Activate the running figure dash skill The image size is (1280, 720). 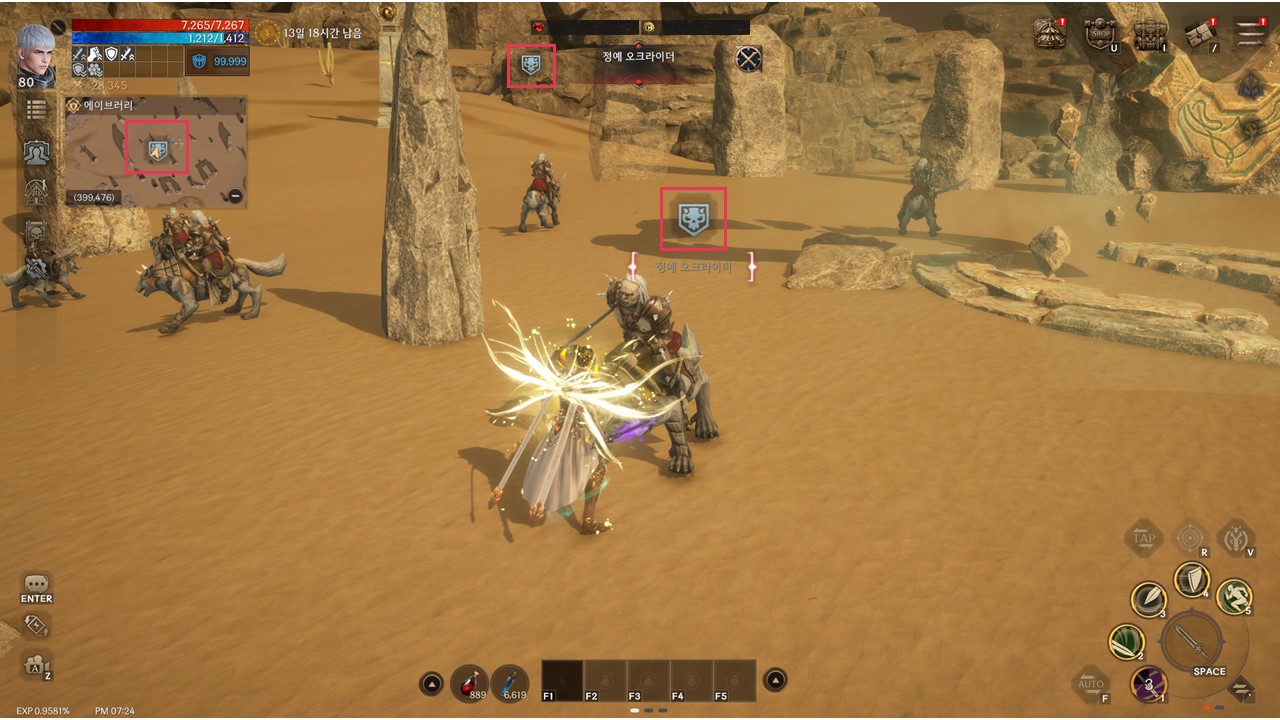1234,596
